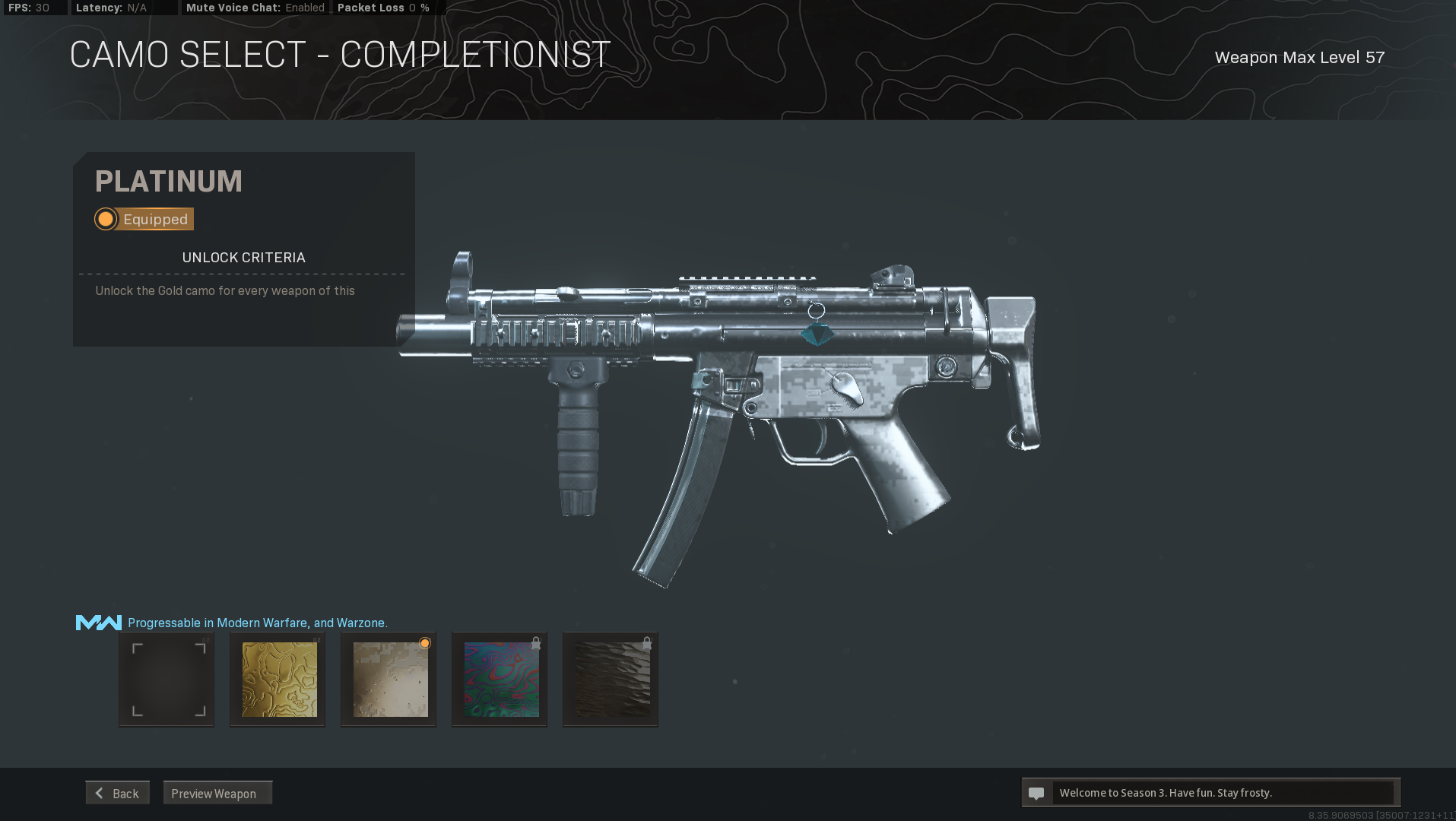Click the MW Modern Warfare logo icon
The width and height of the screenshot is (1456, 821).
click(97, 622)
